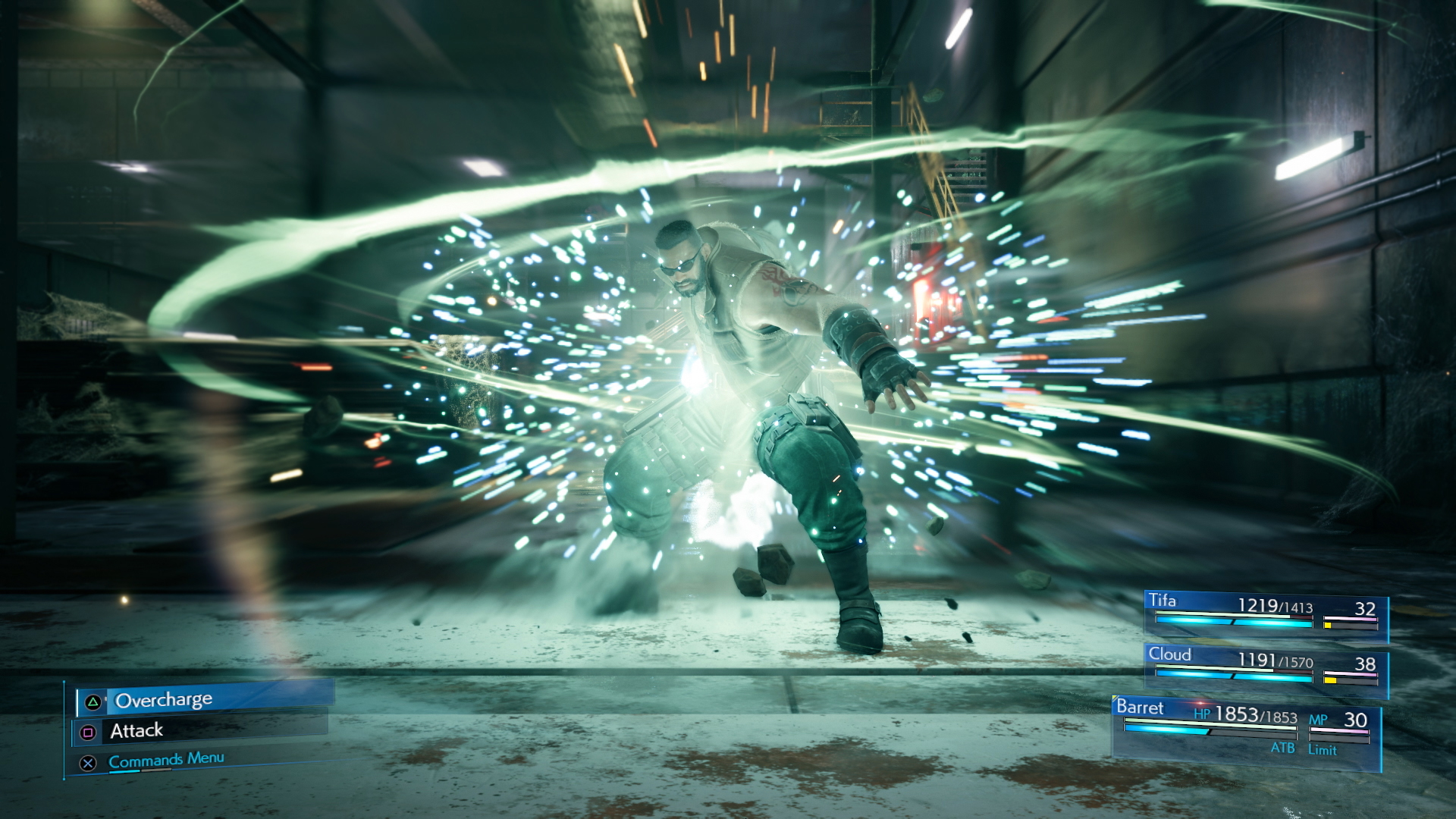Click Cloud's MP value of 38
The image size is (1456, 819).
point(1367,663)
